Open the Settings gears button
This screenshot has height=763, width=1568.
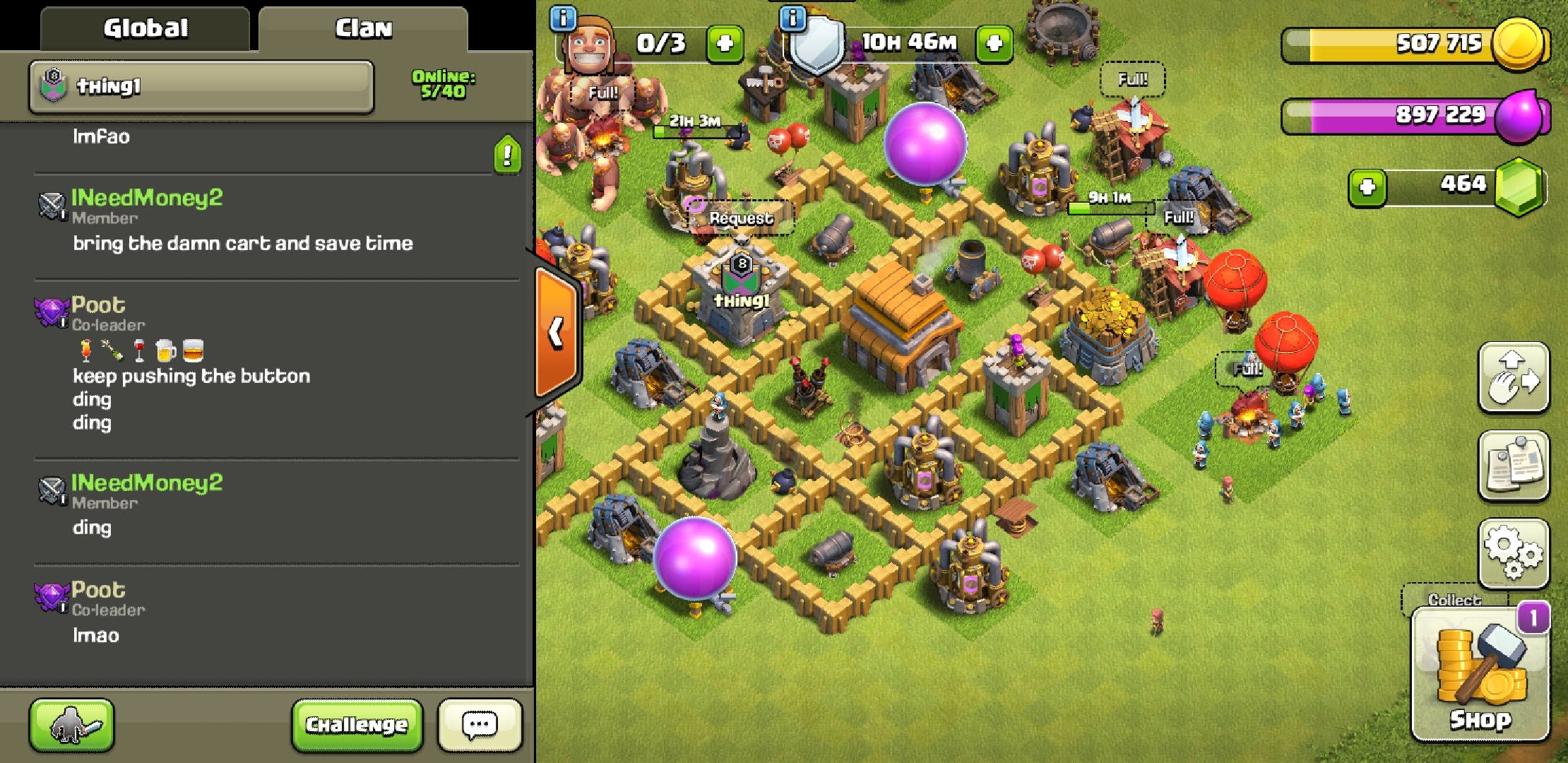[x=1514, y=553]
